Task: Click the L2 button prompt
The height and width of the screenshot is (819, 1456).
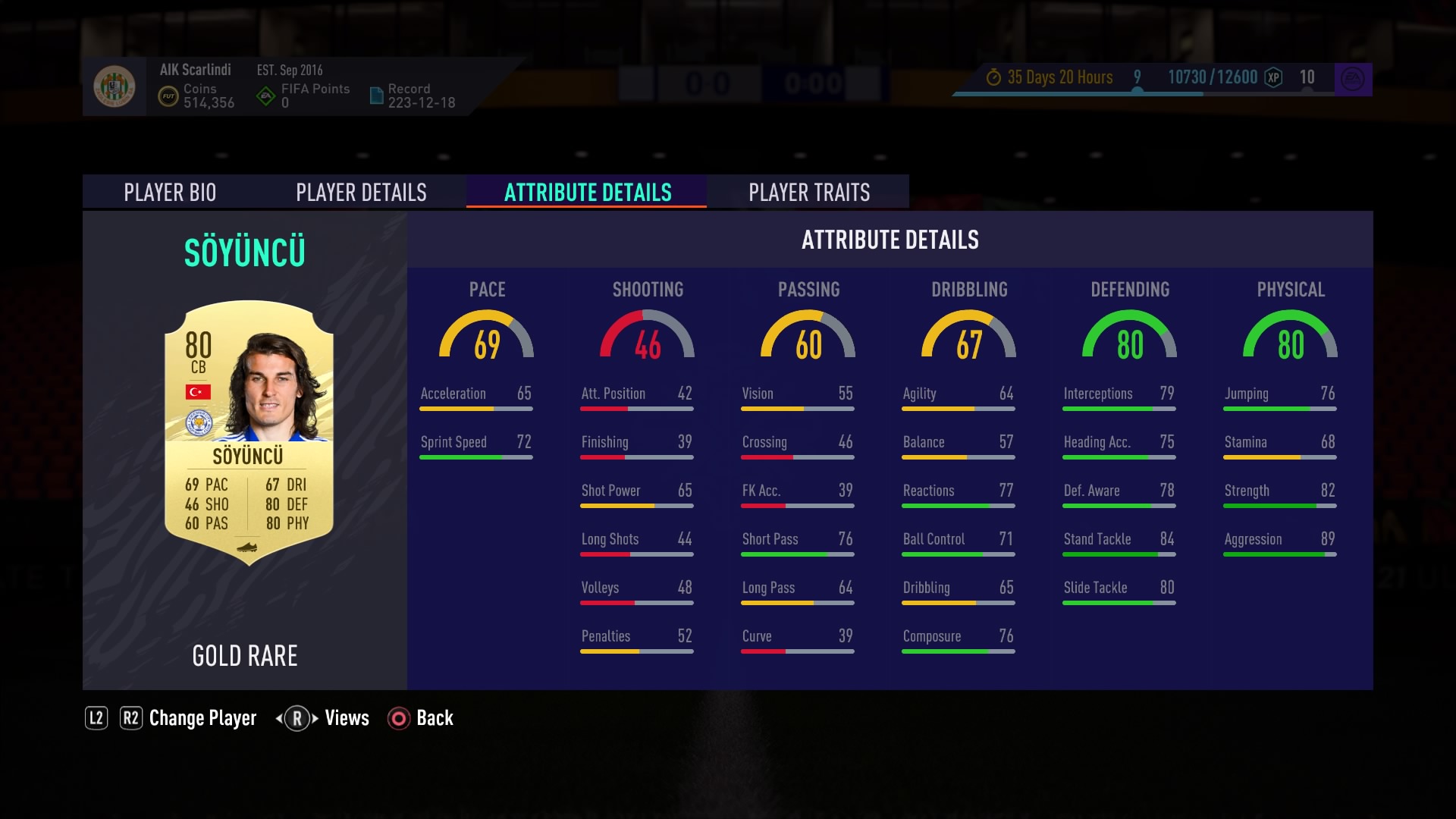Action: point(96,718)
